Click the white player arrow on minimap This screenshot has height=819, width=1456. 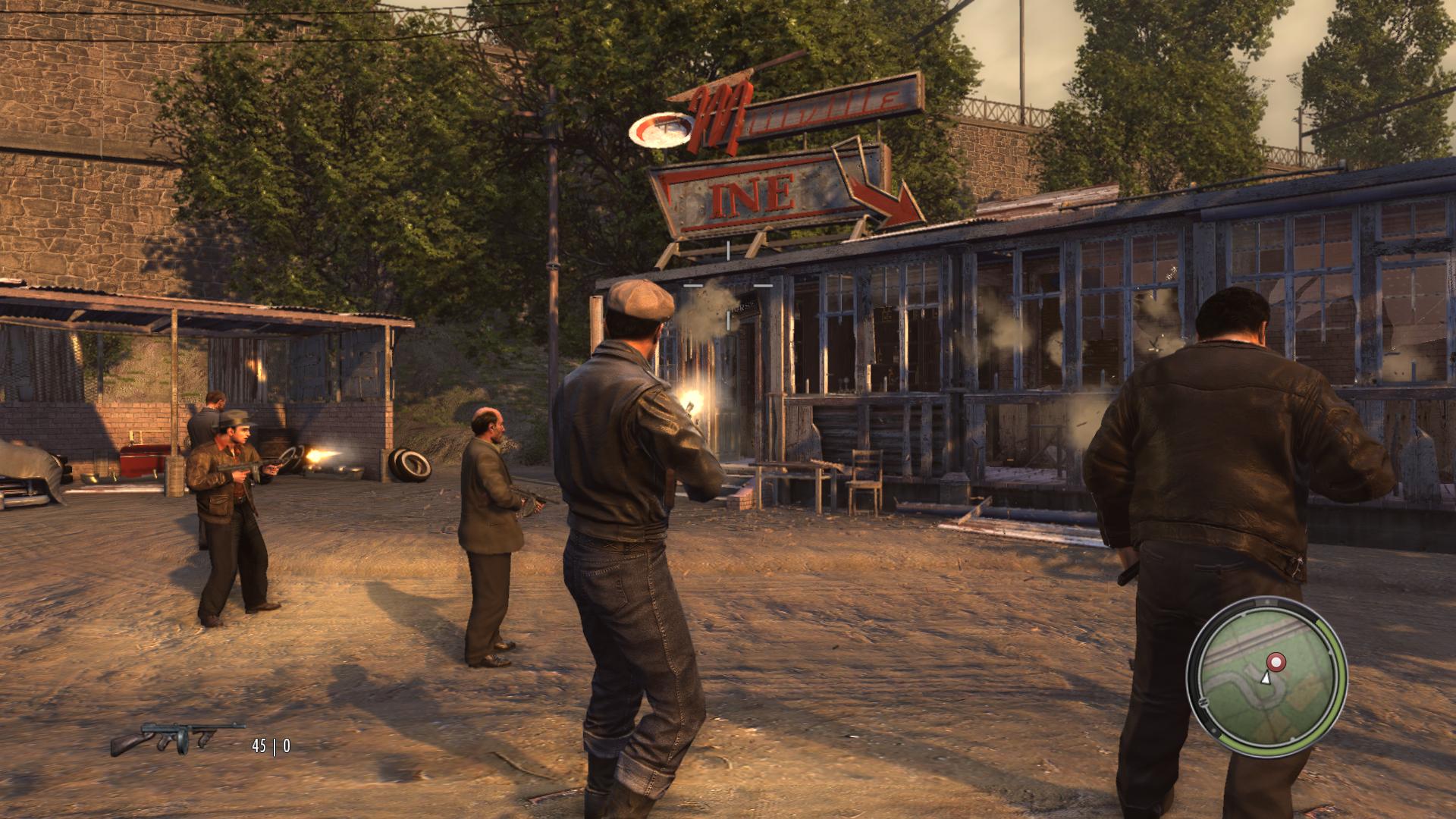click(x=1265, y=677)
